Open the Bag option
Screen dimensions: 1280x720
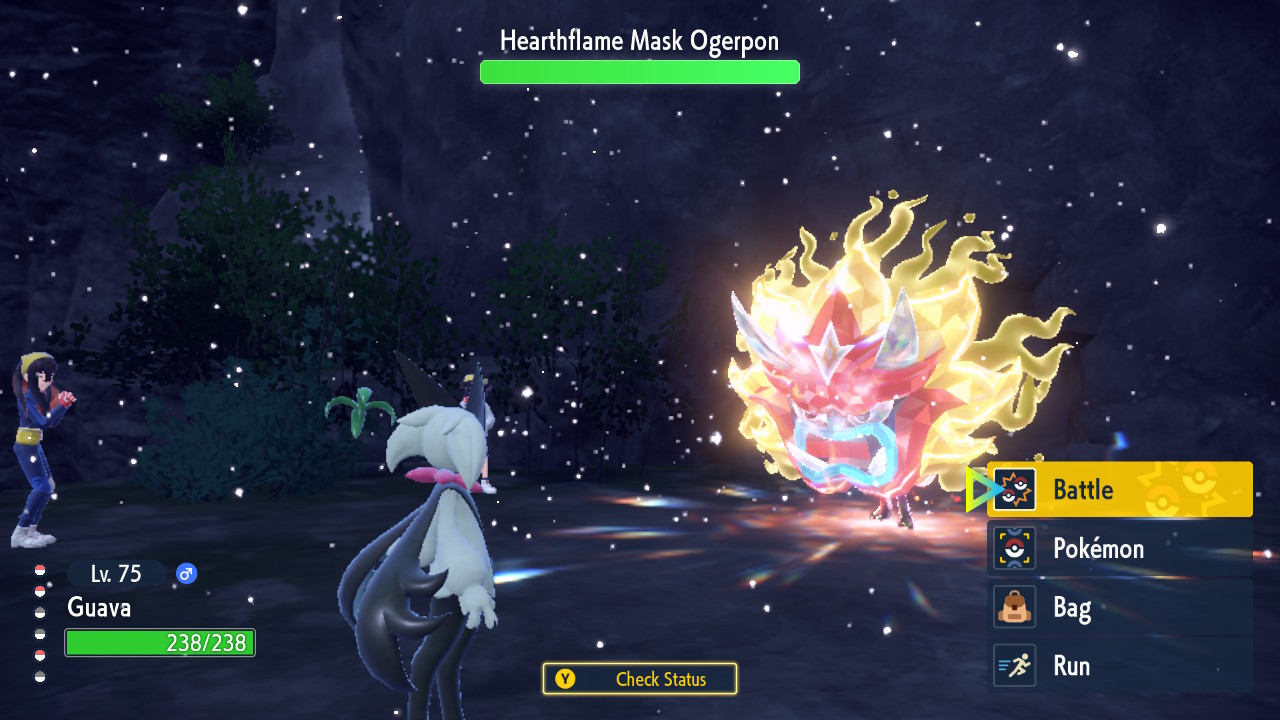(1120, 607)
